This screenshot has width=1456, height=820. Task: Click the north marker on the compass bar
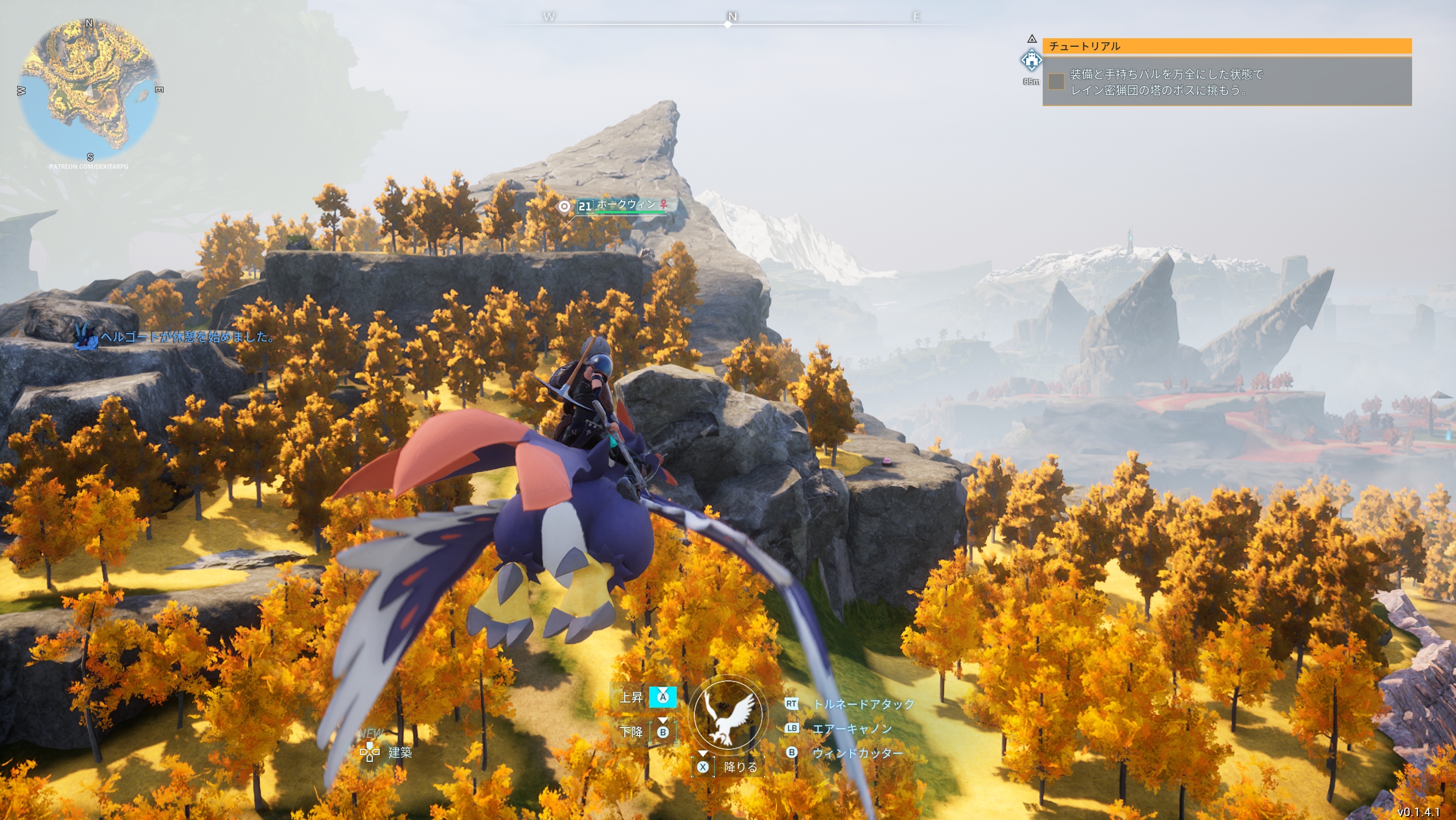pos(732,17)
